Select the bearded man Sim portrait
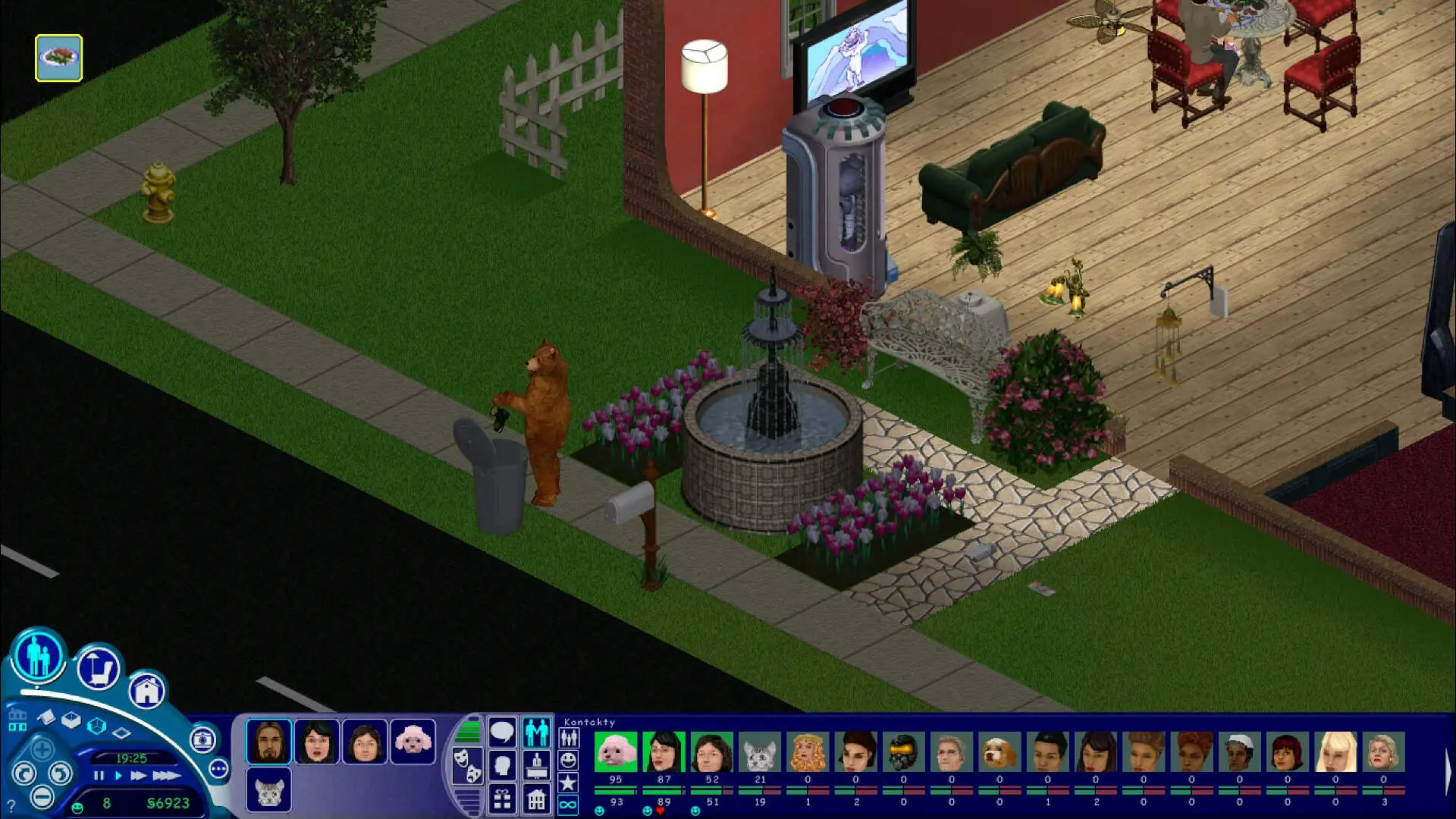This screenshot has height=819, width=1456. (x=268, y=741)
